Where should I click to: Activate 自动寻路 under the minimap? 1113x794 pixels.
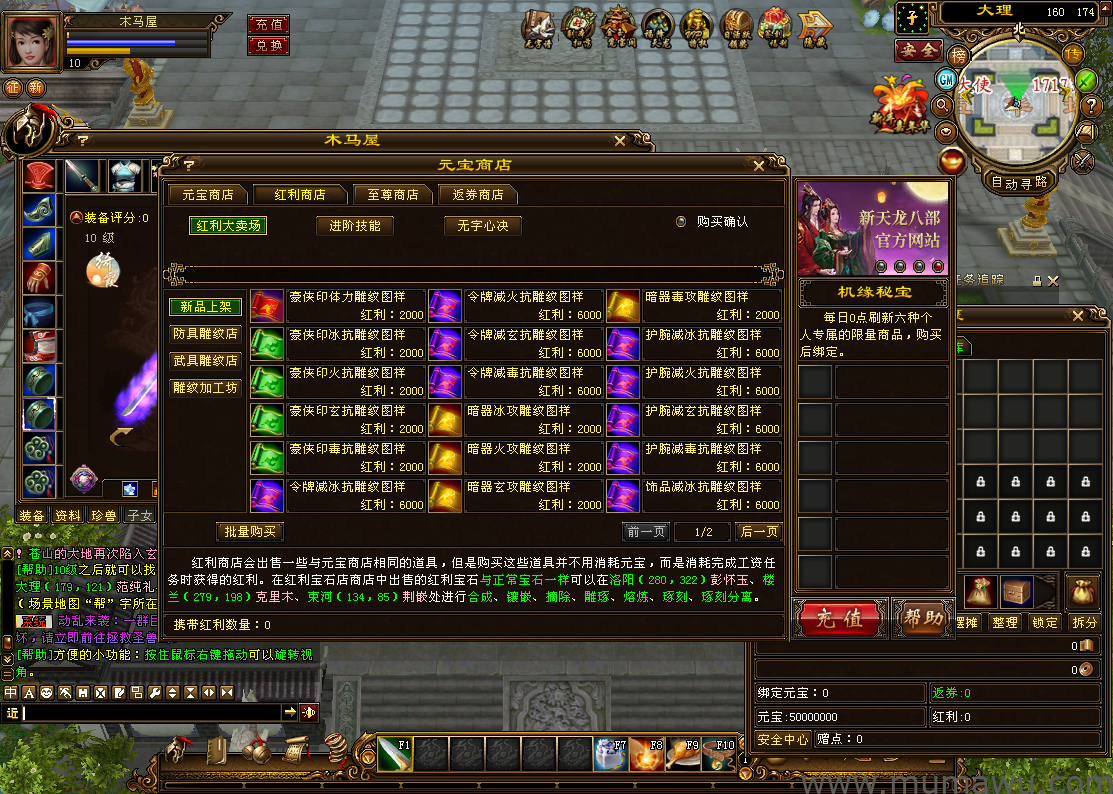pyautogui.click(x=1019, y=183)
